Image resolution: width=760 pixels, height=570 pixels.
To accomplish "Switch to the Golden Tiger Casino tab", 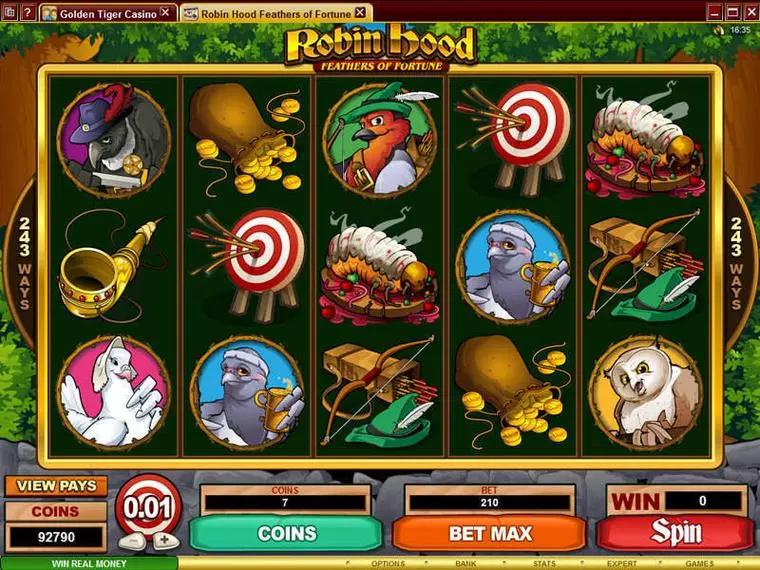I will 108,13.
